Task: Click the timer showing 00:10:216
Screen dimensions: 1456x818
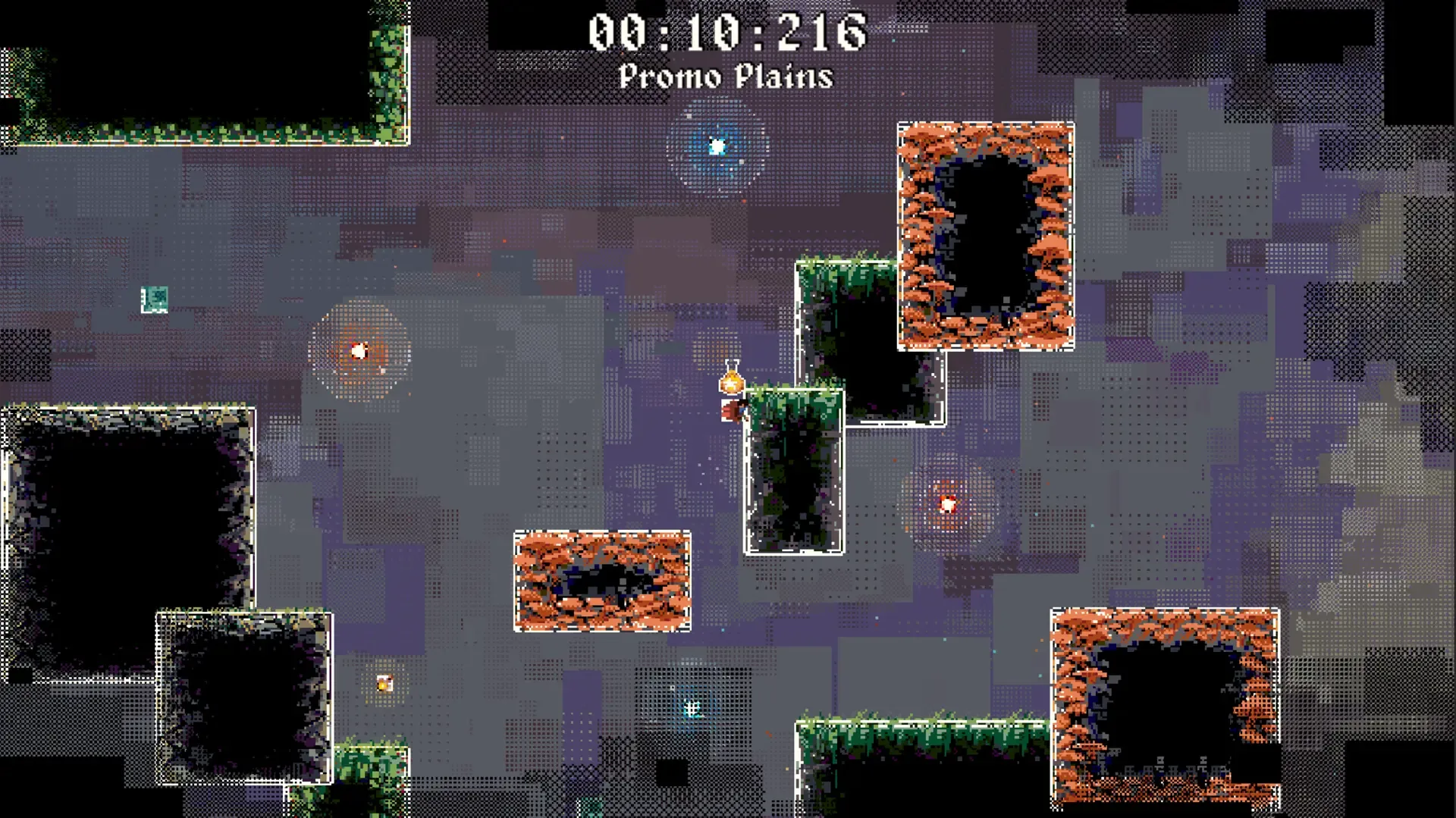Action: tap(726, 30)
